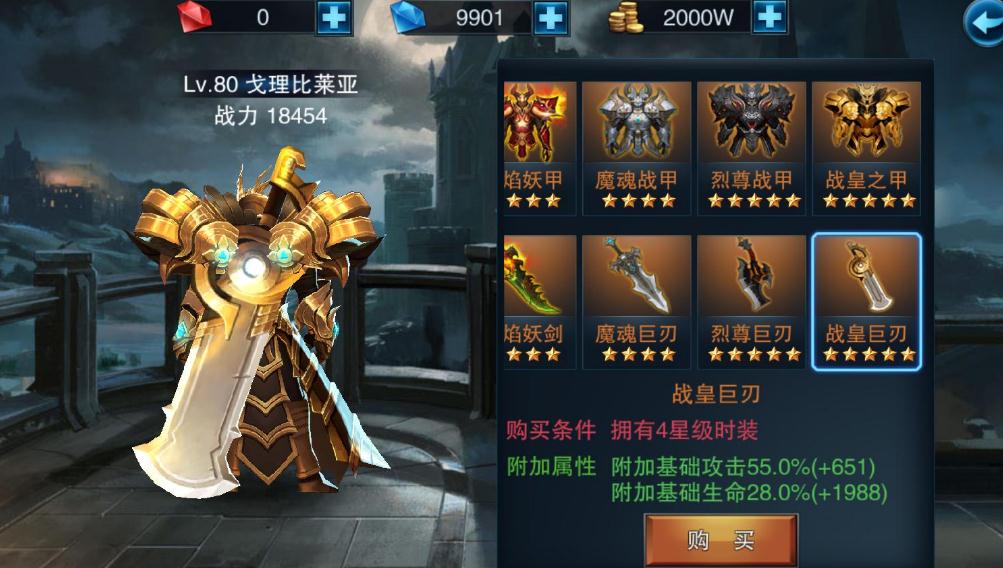Select the 烈尊巨刃 weapon skin
This screenshot has height=568, width=1003.
(x=752, y=301)
